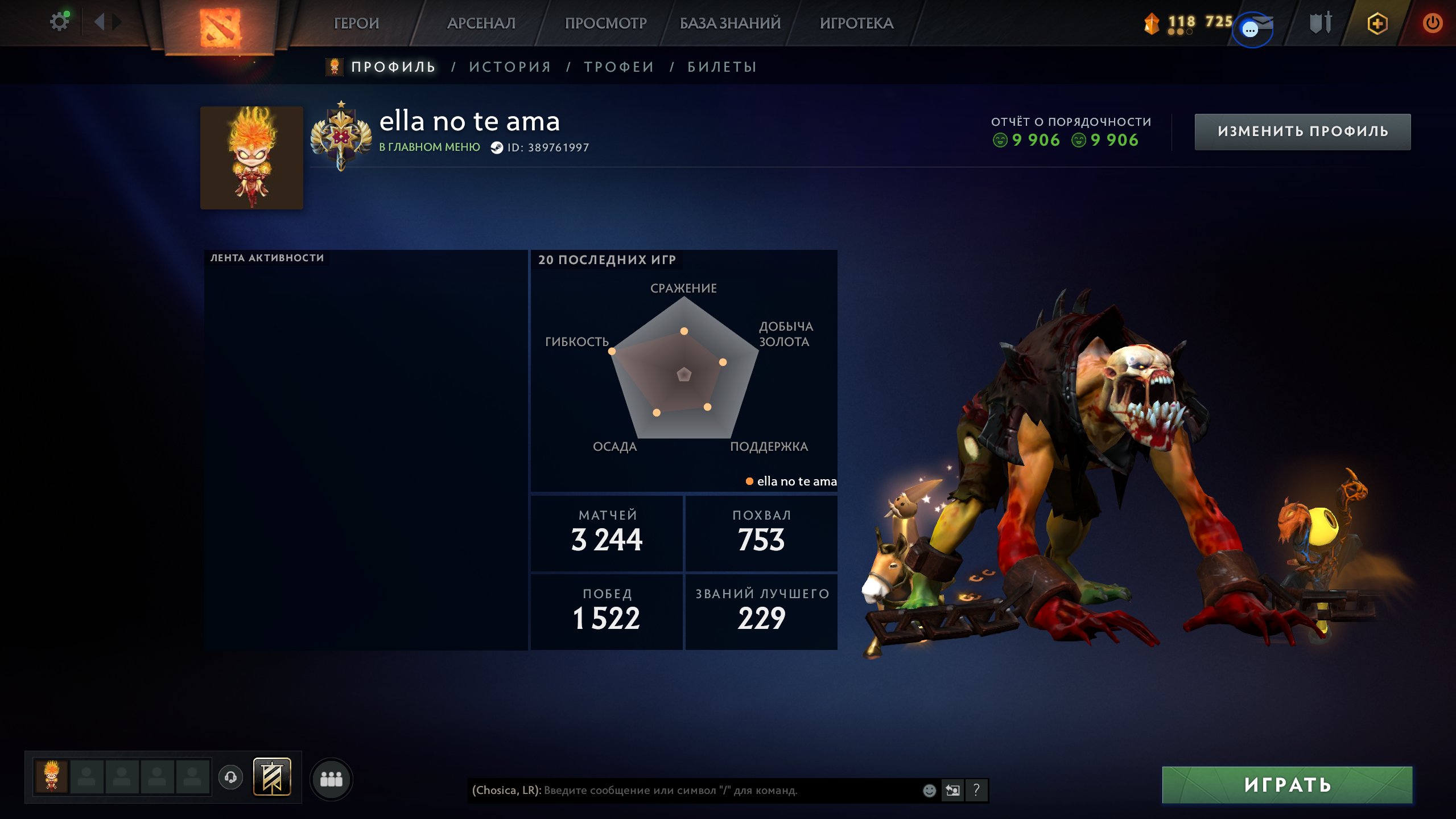Click the power quit button
The image size is (1456, 819).
[x=1432, y=23]
